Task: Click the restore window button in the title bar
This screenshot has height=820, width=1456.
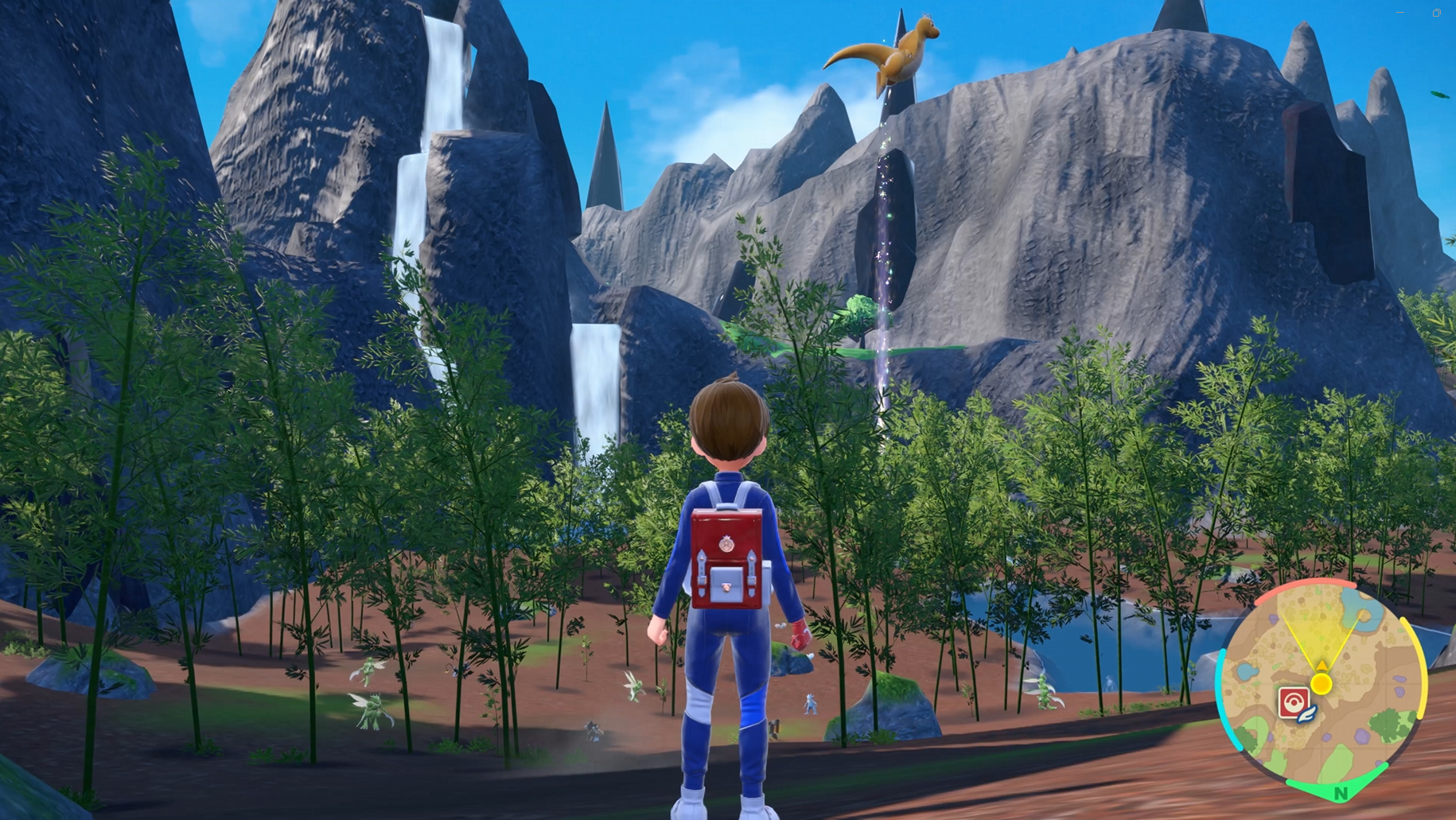Action: pyautogui.click(x=1437, y=14)
